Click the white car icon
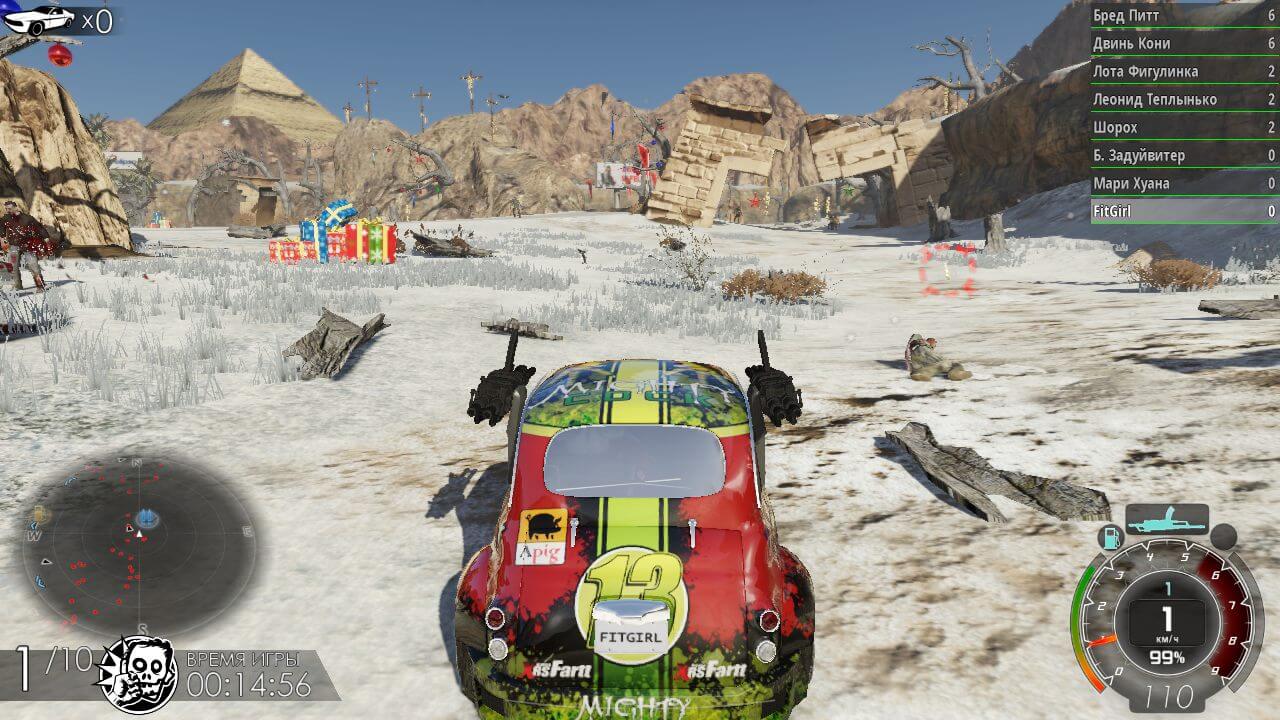 [x=40, y=19]
